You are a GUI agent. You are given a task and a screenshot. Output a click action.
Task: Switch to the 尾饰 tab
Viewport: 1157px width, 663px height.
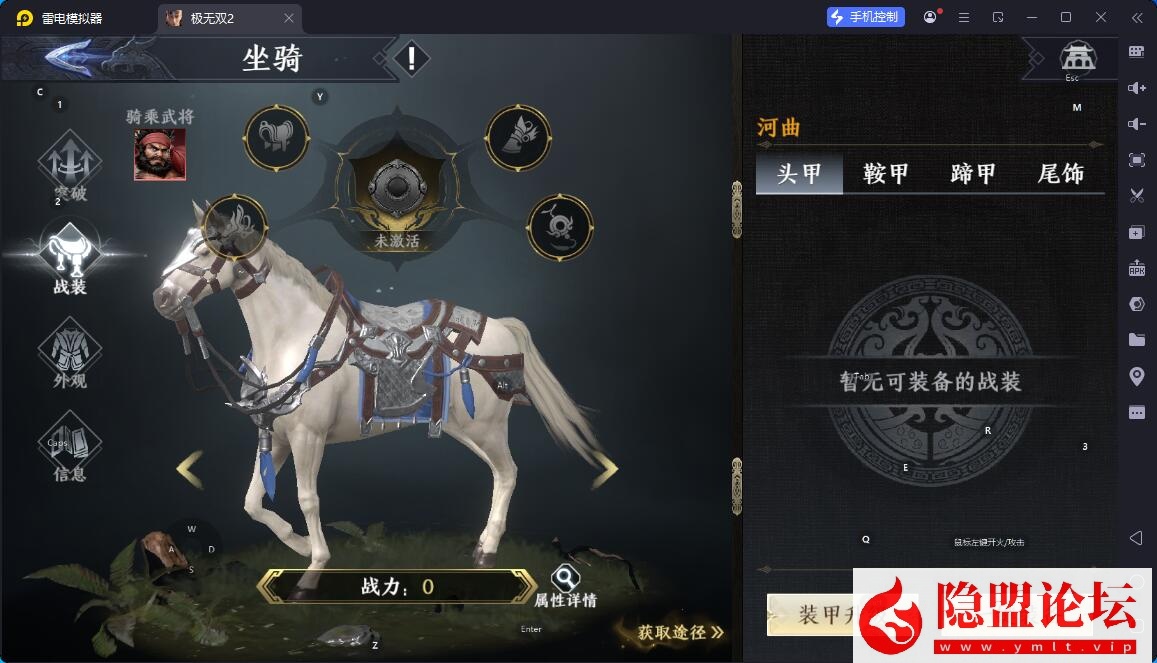pos(1061,173)
